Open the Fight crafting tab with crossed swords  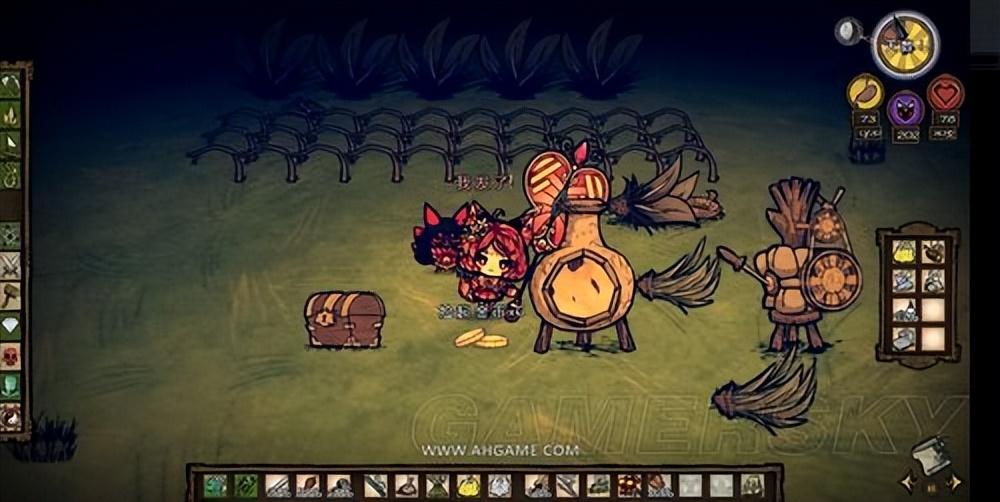(11, 265)
